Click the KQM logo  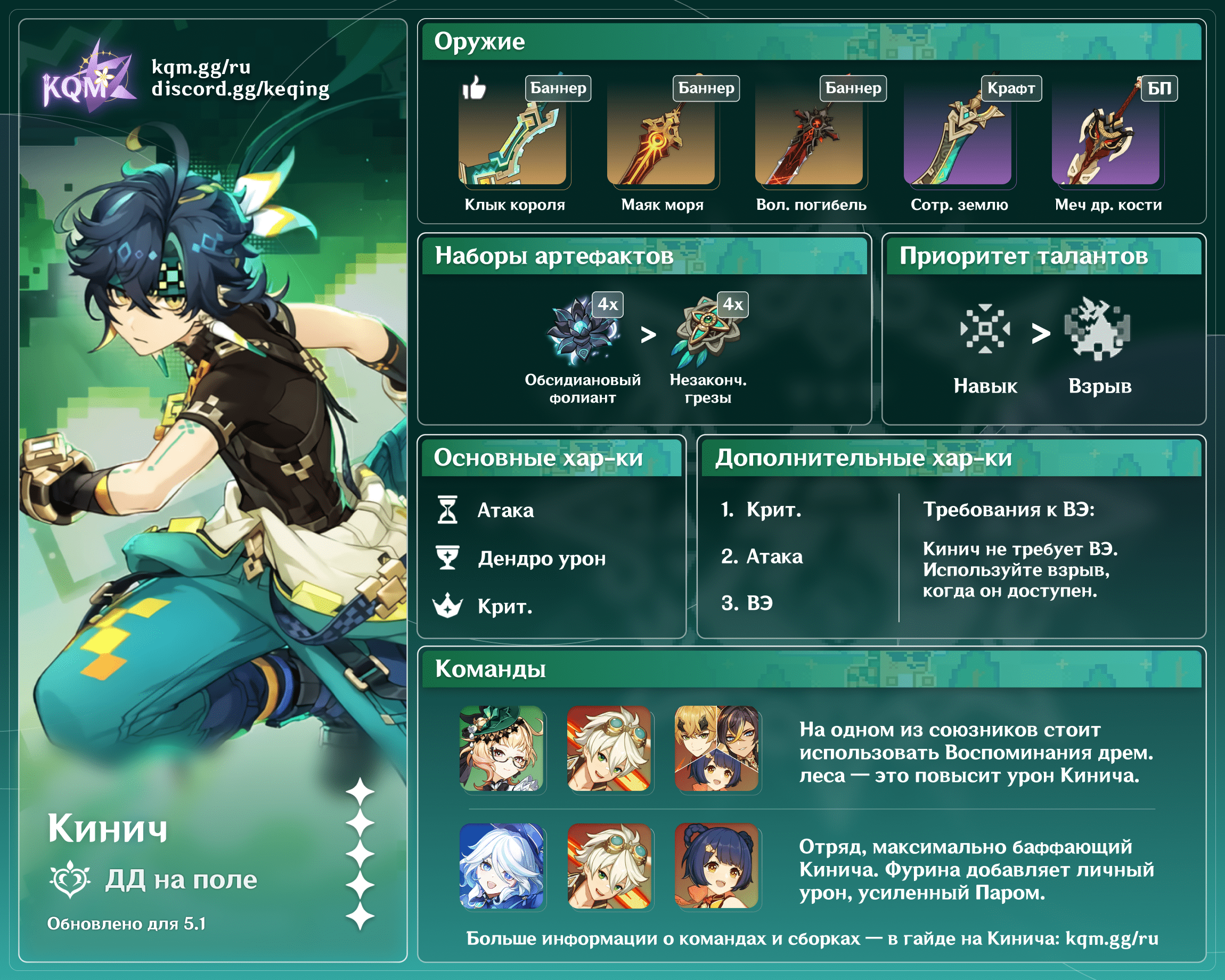[88, 78]
